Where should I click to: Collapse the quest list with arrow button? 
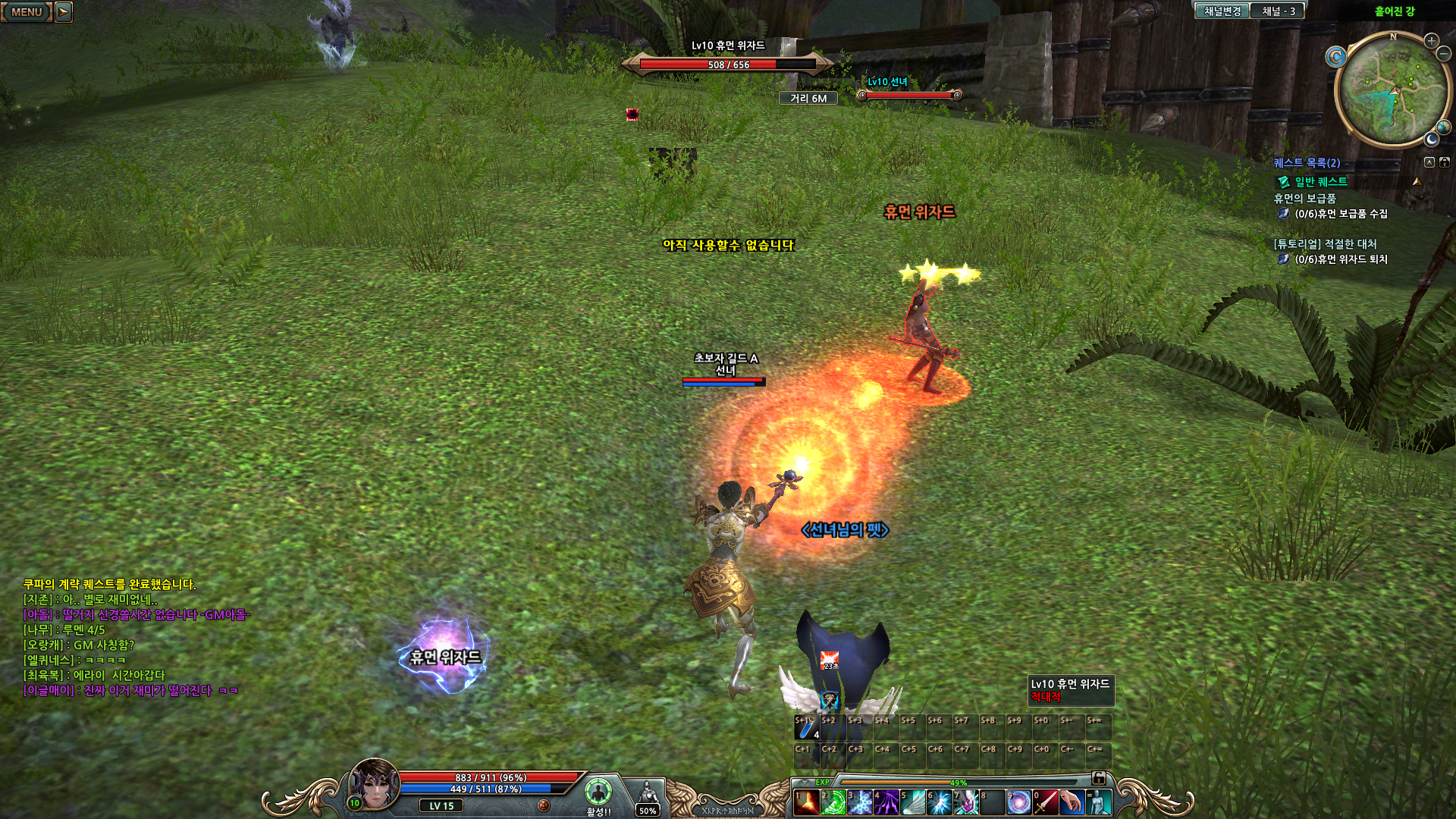coord(1429,162)
